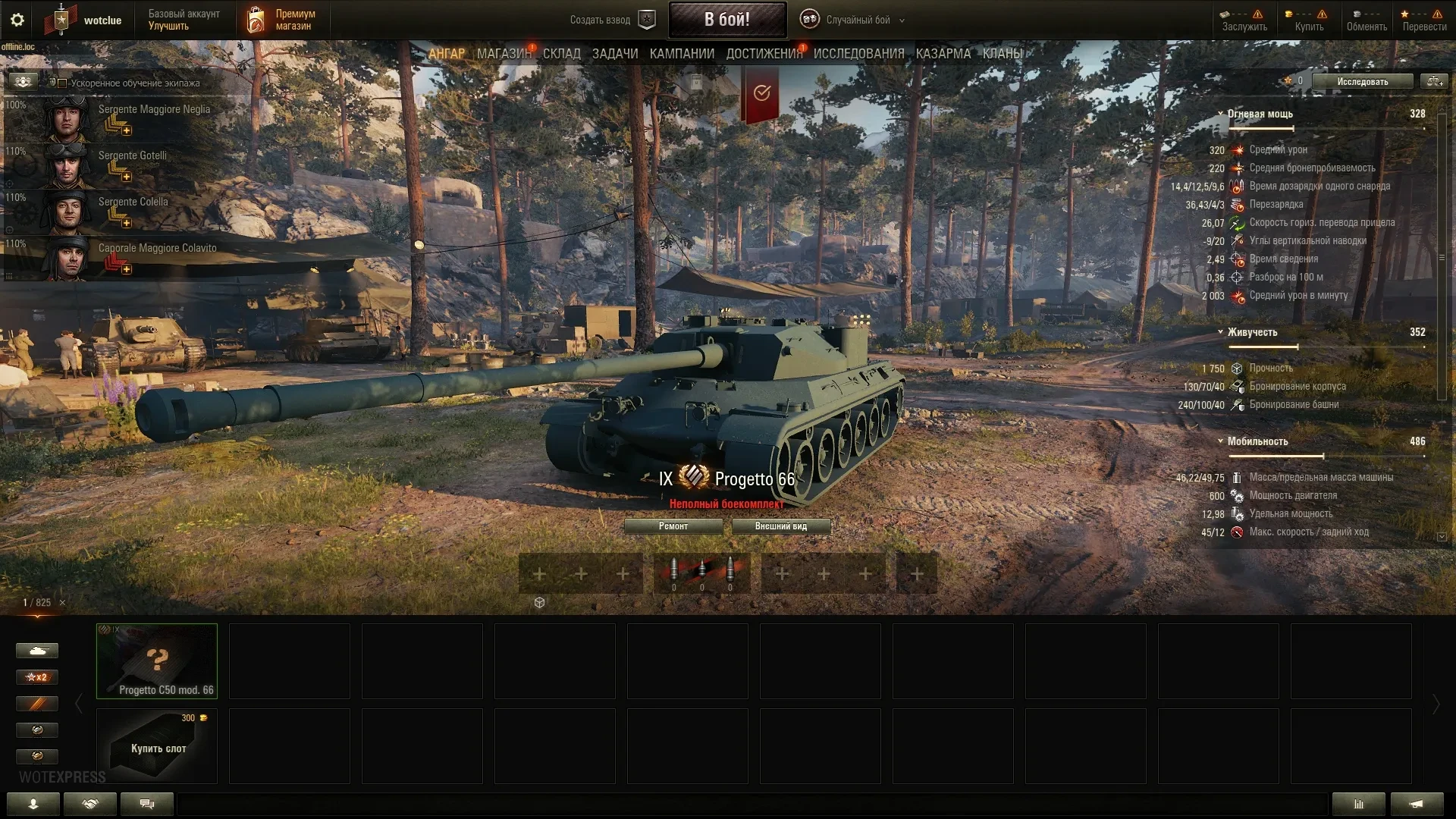The image size is (1456, 819).
Task: Open the settings gear menu
Action: pyautogui.click(x=17, y=20)
